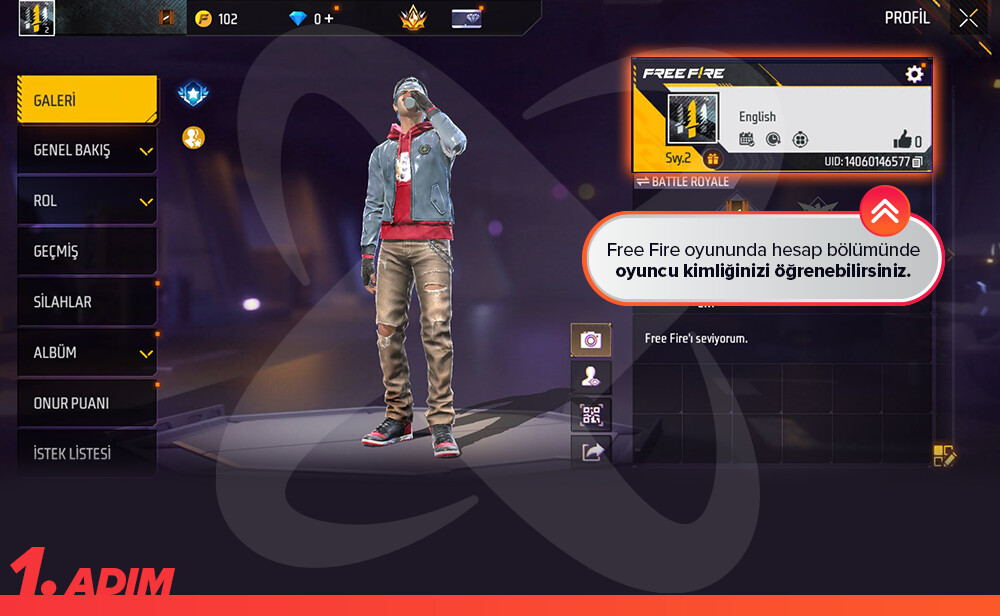This screenshot has height=616, width=1000.
Task: Copy the UID with the copy icon
Action: [918, 162]
